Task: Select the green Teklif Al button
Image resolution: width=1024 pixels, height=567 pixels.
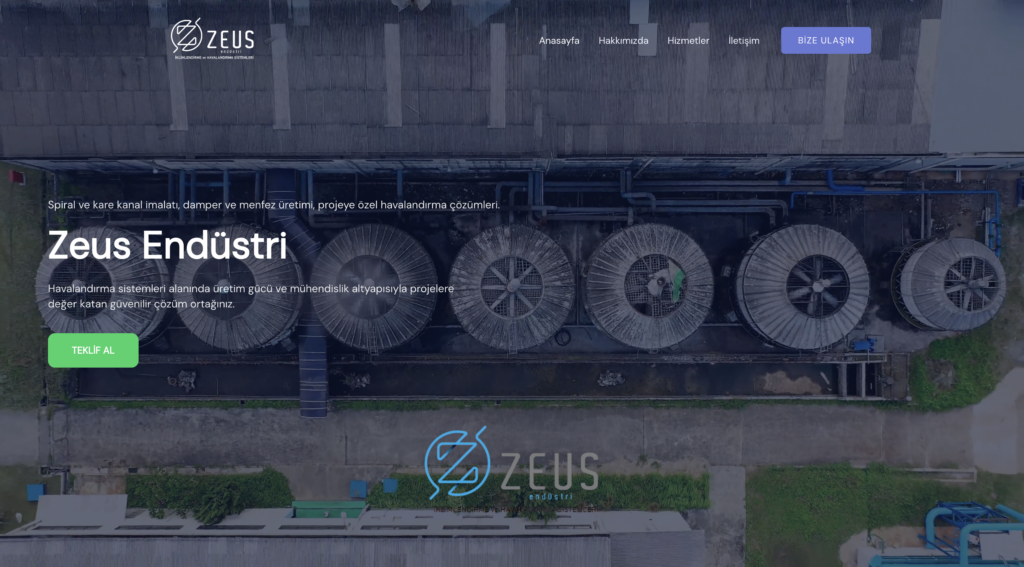Action: point(93,350)
